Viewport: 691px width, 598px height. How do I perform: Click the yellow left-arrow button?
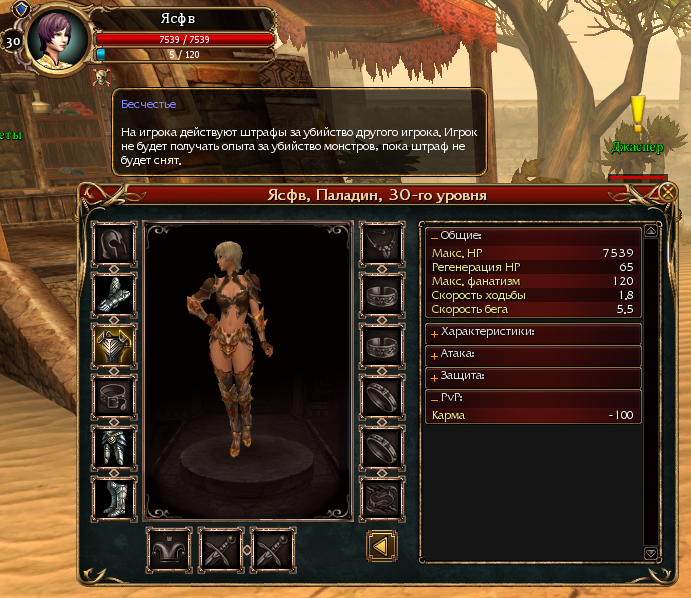[x=382, y=546]
